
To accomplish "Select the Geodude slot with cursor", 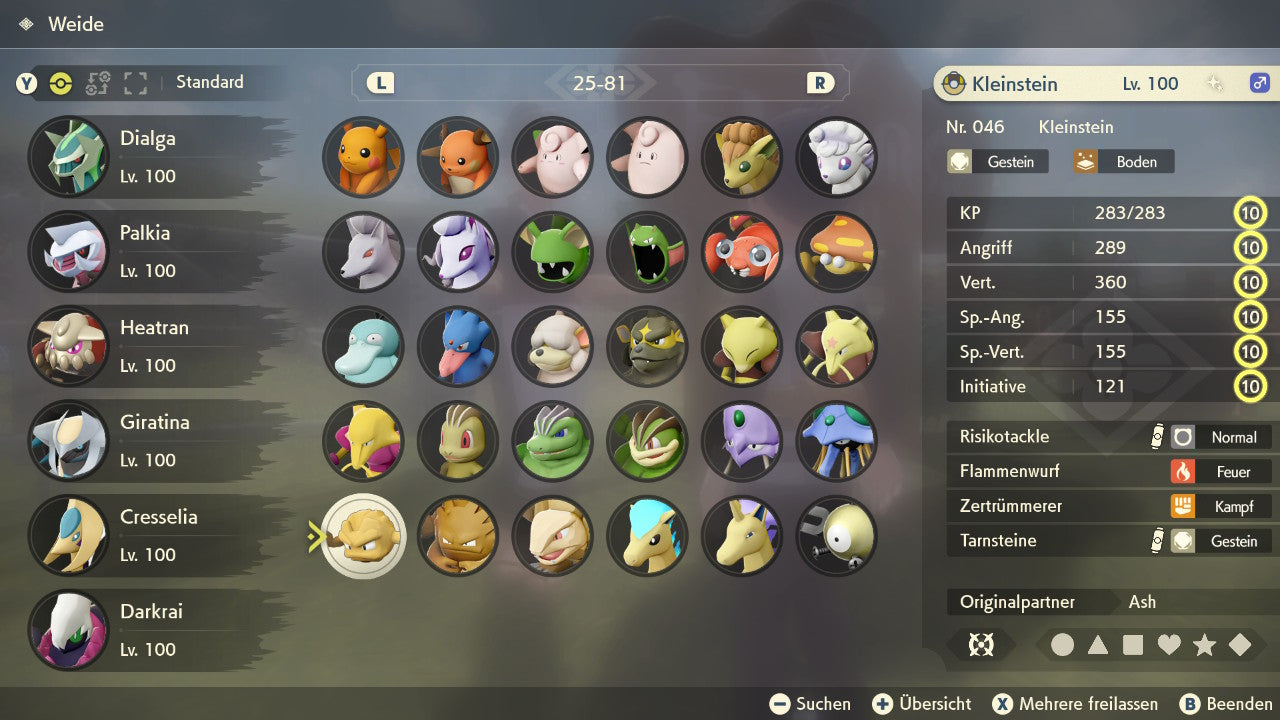I will 364,536.
